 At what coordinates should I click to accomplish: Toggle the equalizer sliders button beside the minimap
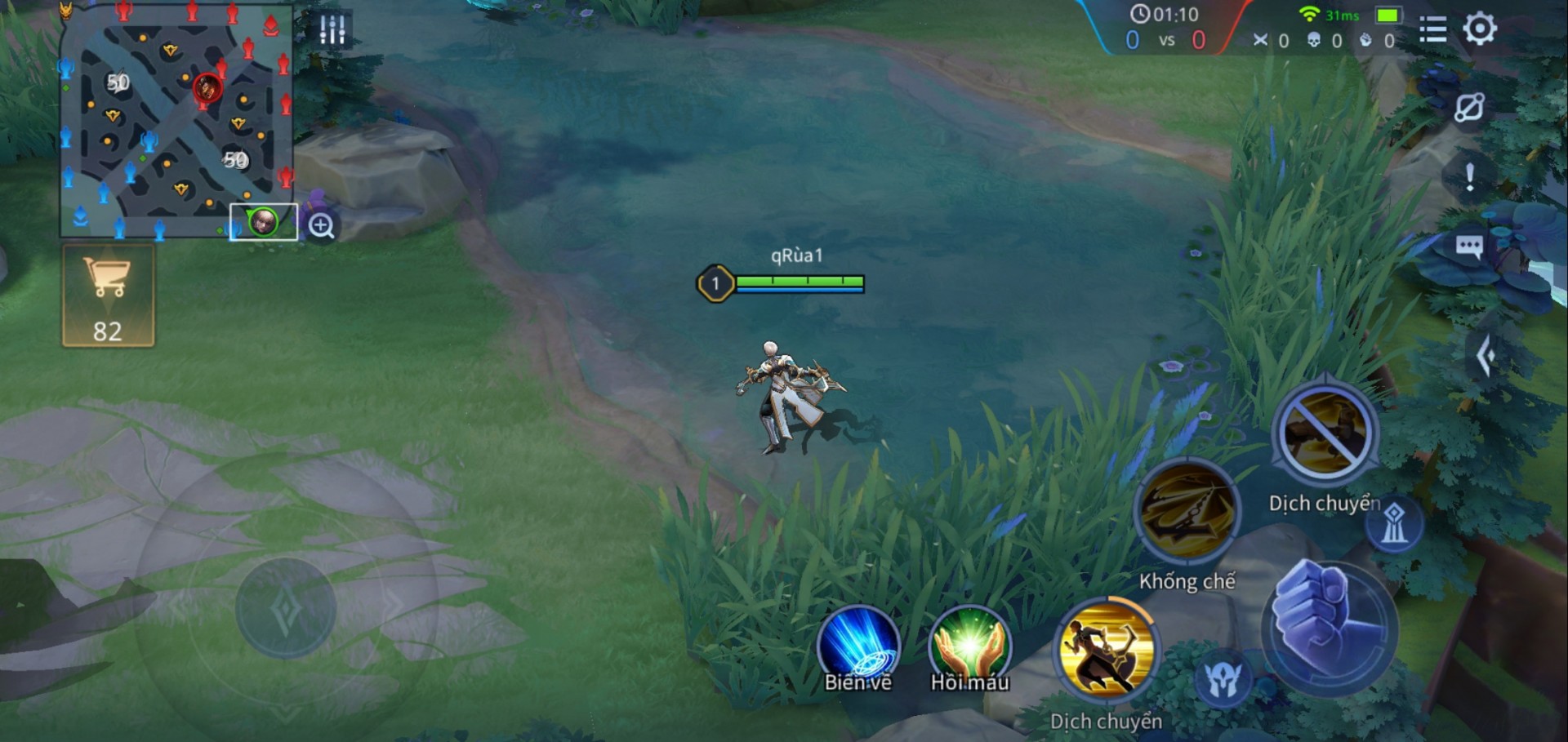click(x=332, y=29)
